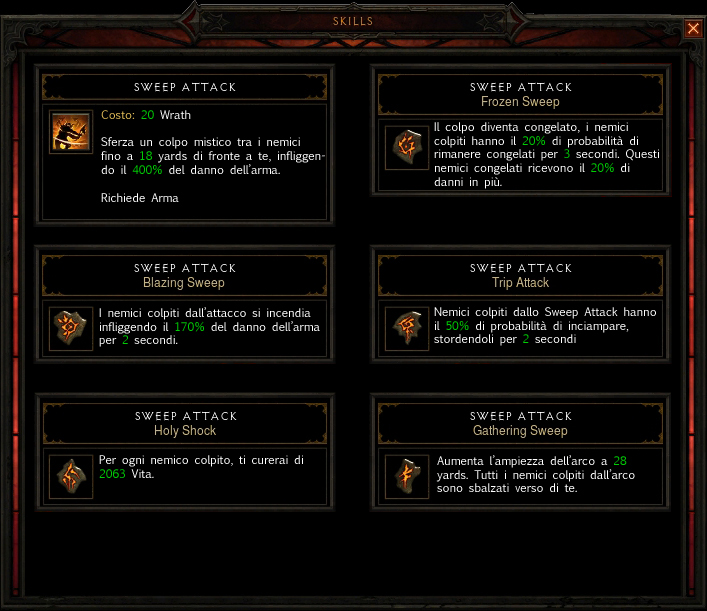Close the Skills window
The height and width of the screenshot is (611, 707).
693,29
